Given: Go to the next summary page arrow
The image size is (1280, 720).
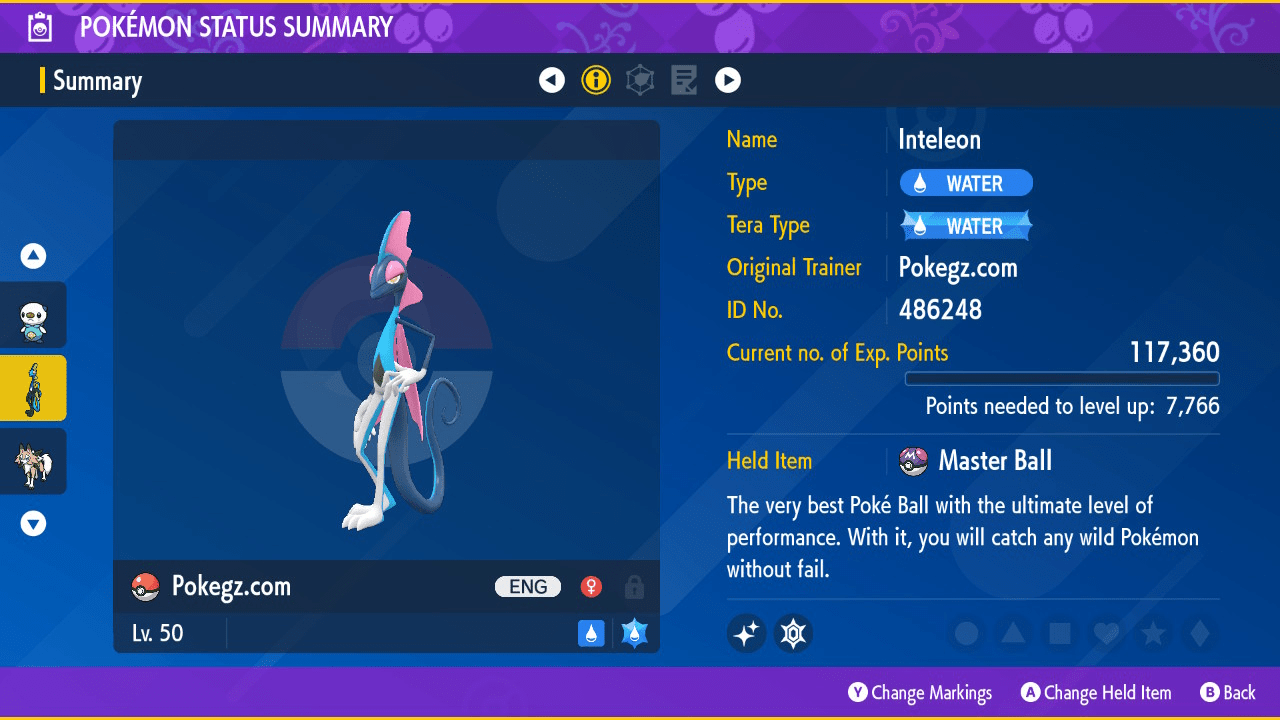Looking at the screenshot, I should click(x=728, y=80).
